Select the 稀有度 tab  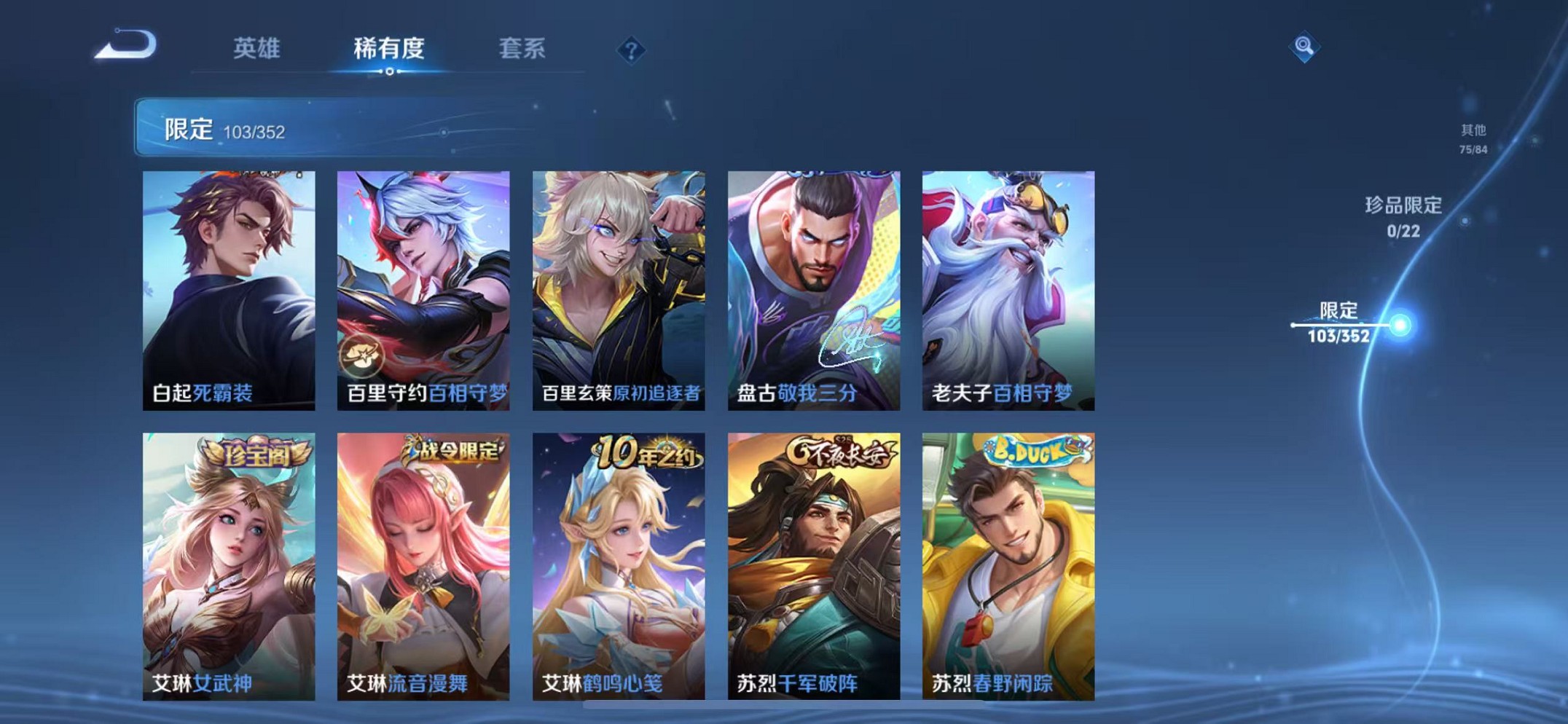[388, 48]
